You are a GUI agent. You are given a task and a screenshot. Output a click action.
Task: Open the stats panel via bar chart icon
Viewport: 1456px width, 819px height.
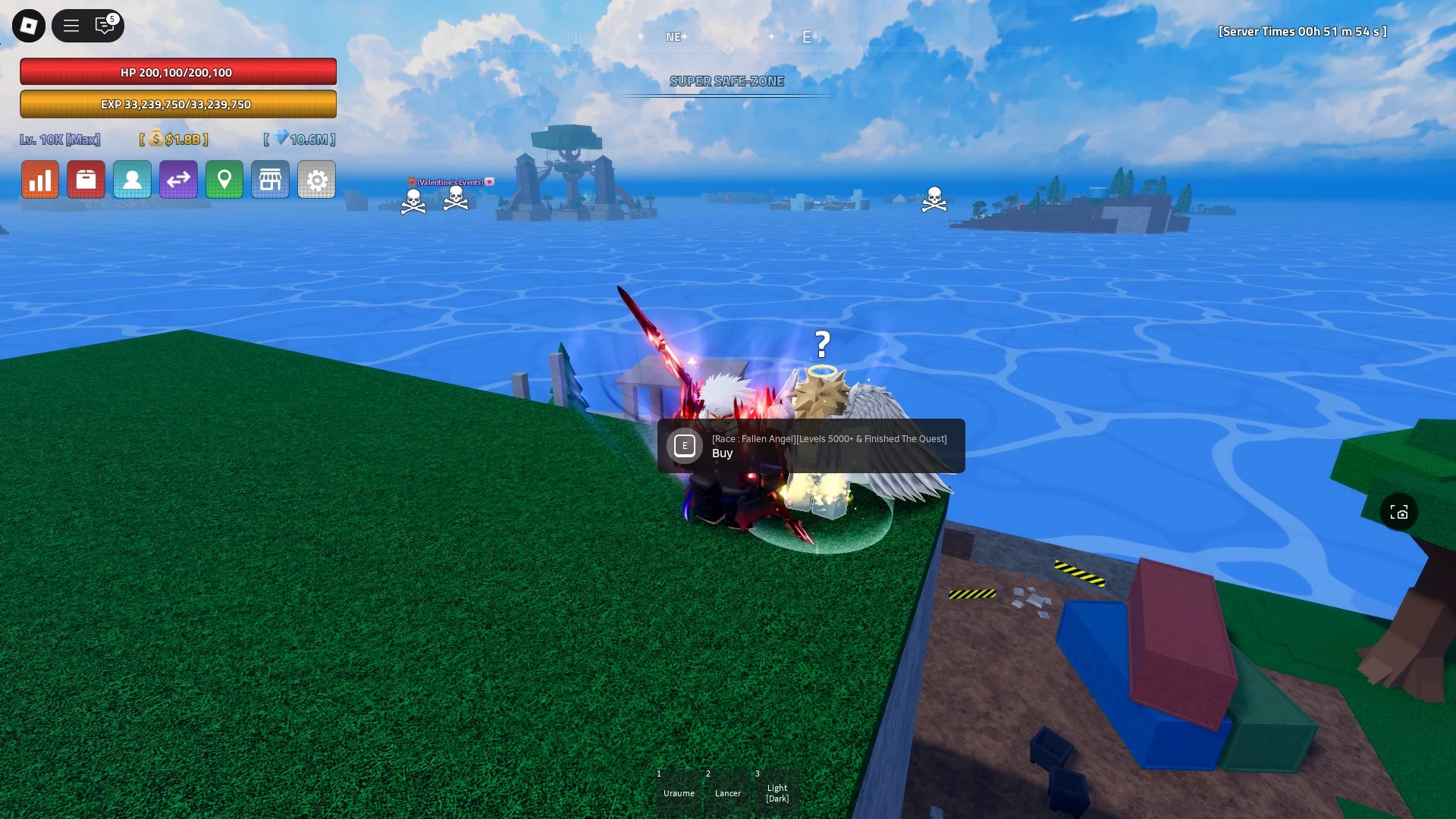(x=40, y=180)
